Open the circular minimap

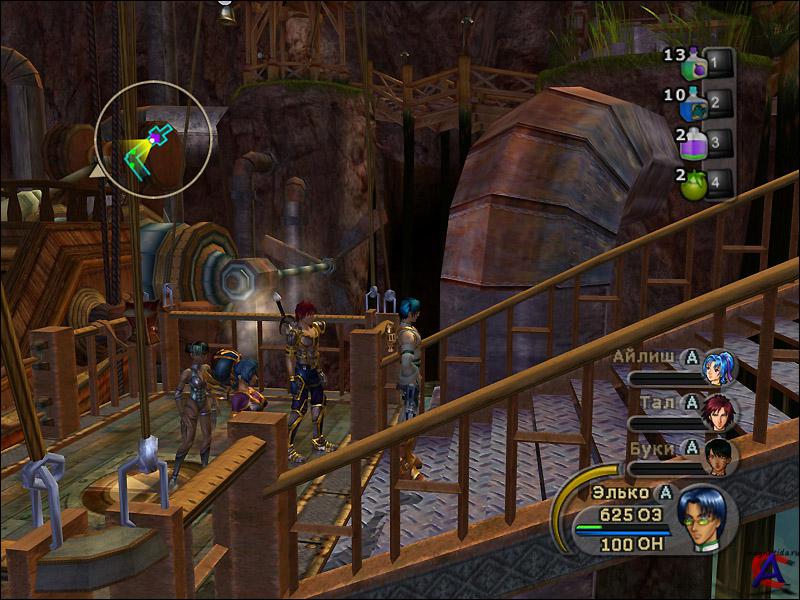pos(154,139)
